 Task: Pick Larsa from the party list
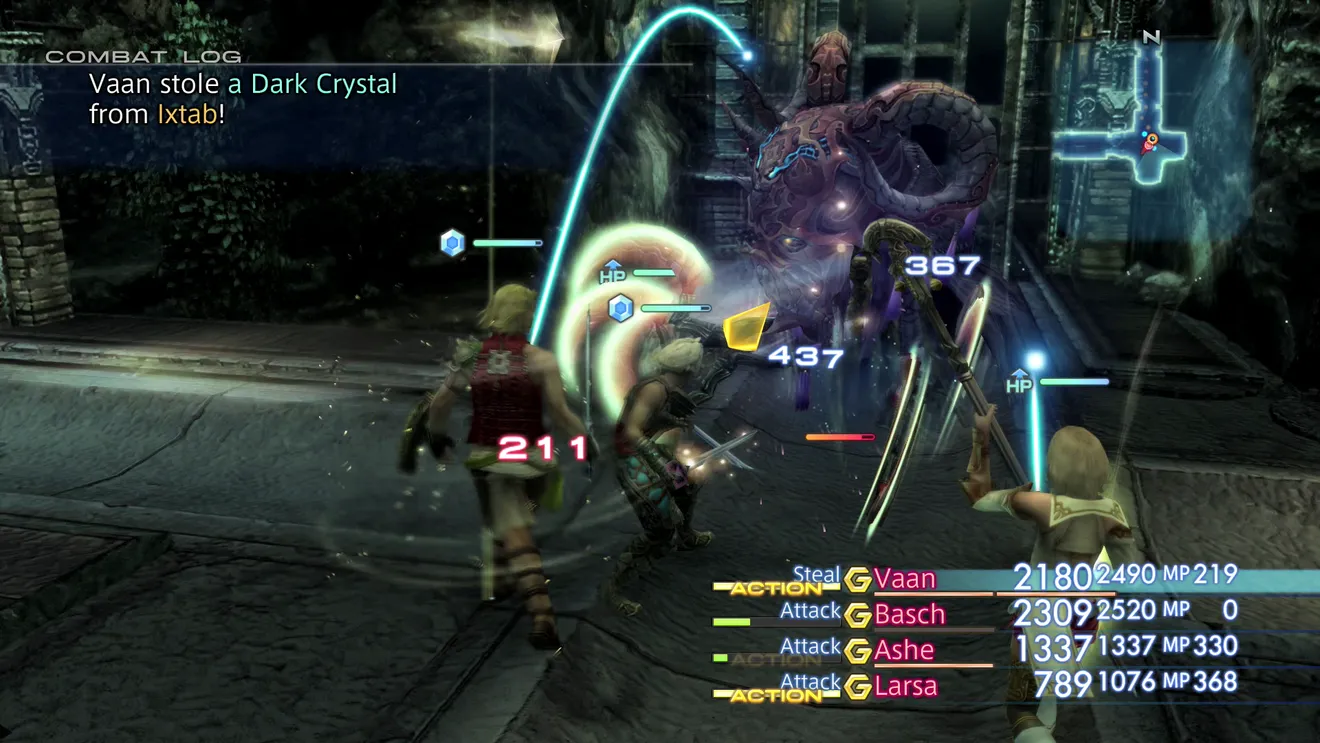click(906, 686)
